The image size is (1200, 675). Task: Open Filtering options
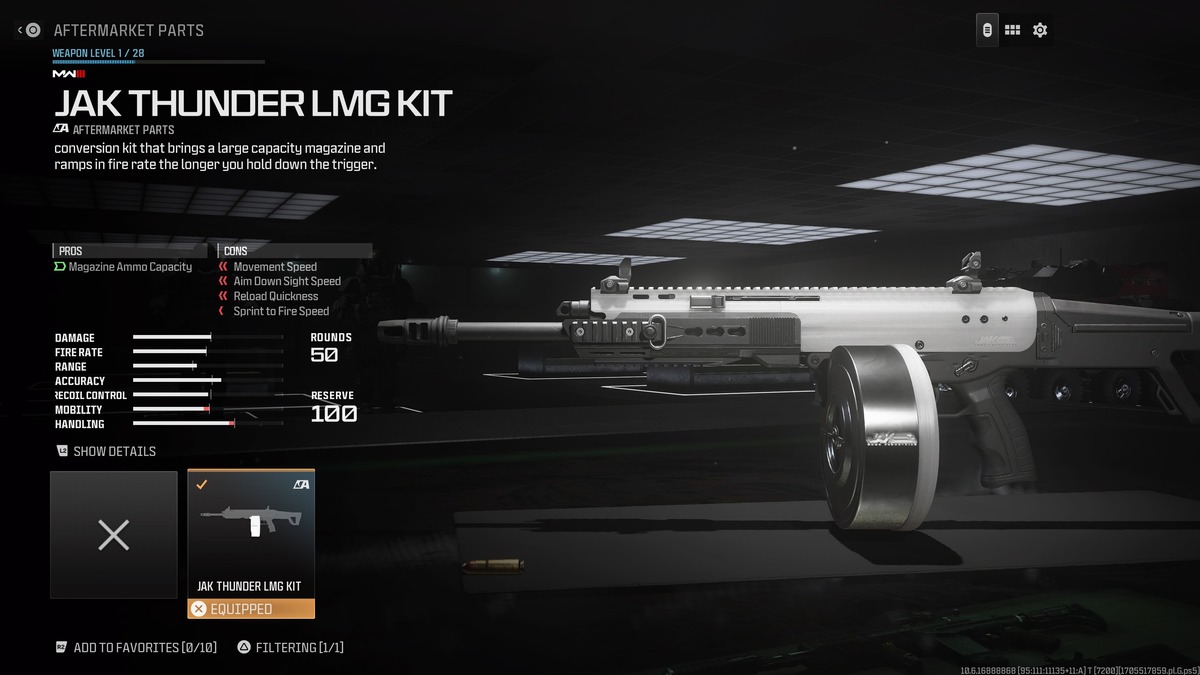pyautogui.click(x=299, y=647)
